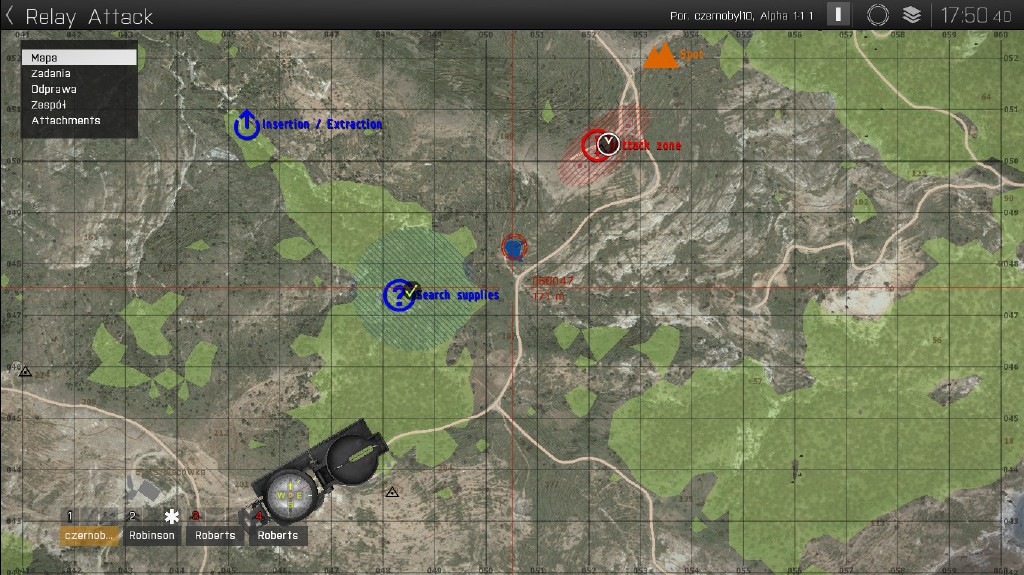This screenshot has height=575, width=1024.
Task: Go back using the Relay Attack arrow
Action: click(x=10, y=16)
